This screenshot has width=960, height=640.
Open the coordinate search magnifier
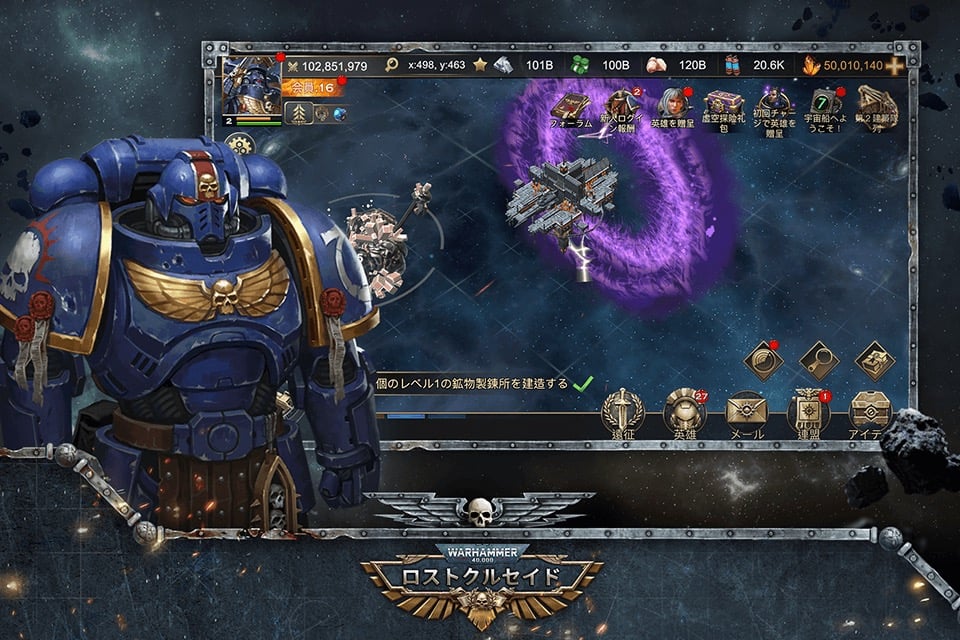pos(392,66)
